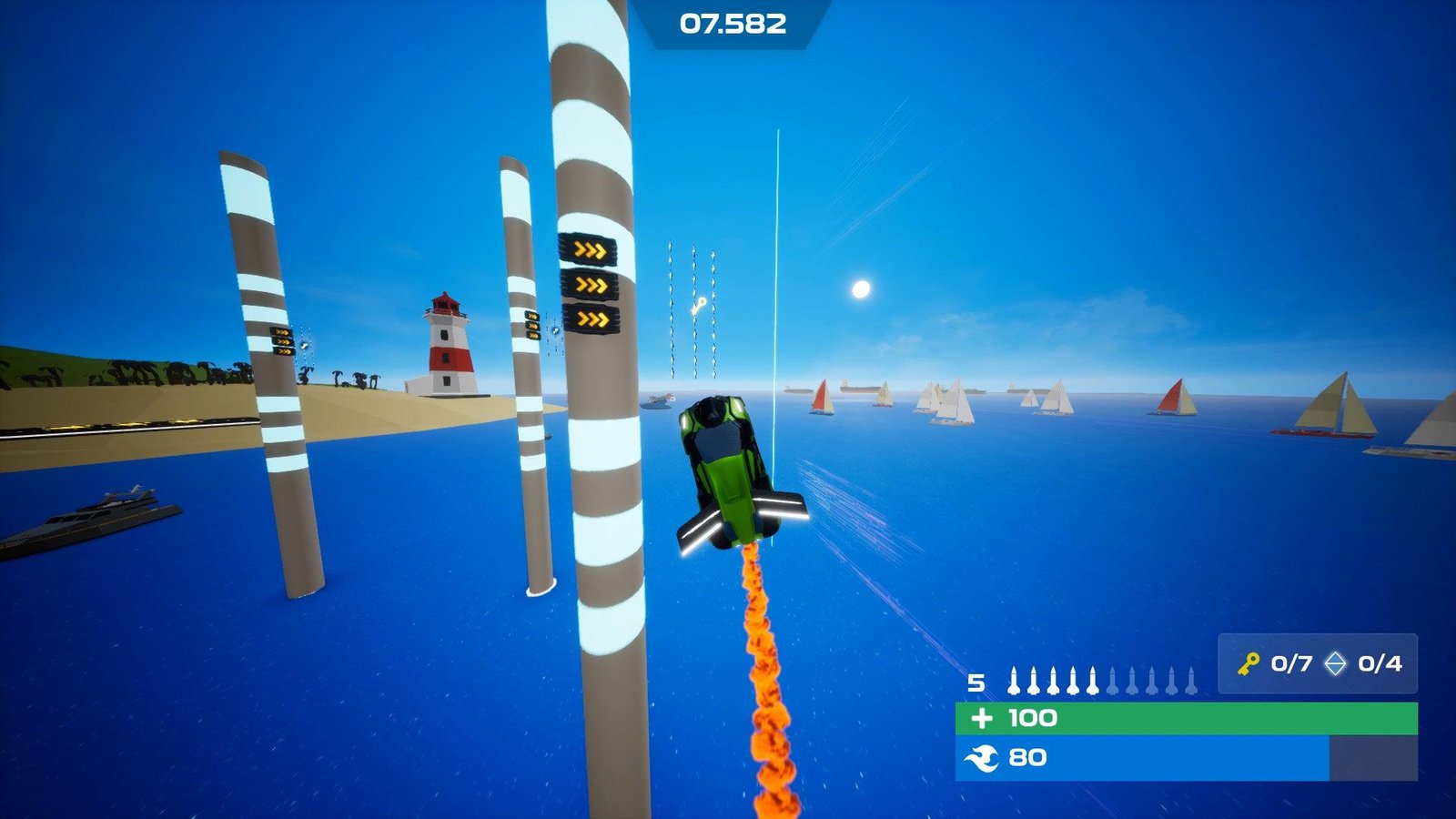Select the blue diamond collectible icon
Screen dimensions: 1456x819
coord(1335,663)
